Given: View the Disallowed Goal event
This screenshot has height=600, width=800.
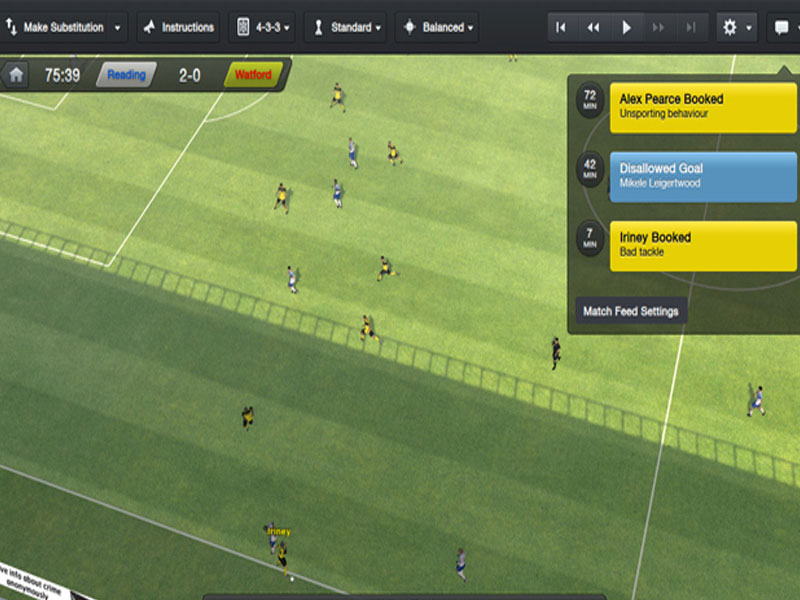Looking at the screenshot, I should (705, 176).
